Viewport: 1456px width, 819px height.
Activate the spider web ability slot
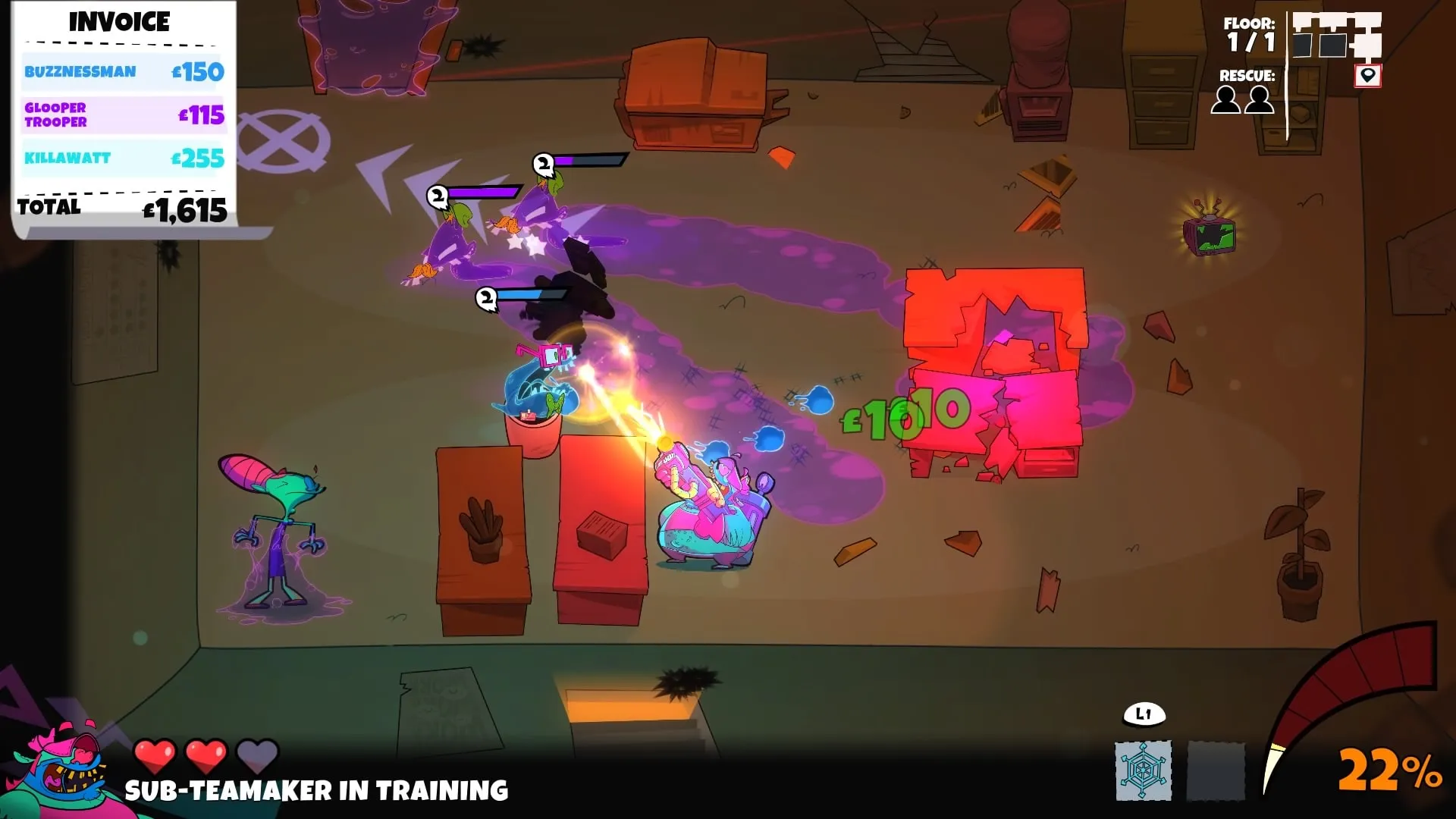[1143, 770]
